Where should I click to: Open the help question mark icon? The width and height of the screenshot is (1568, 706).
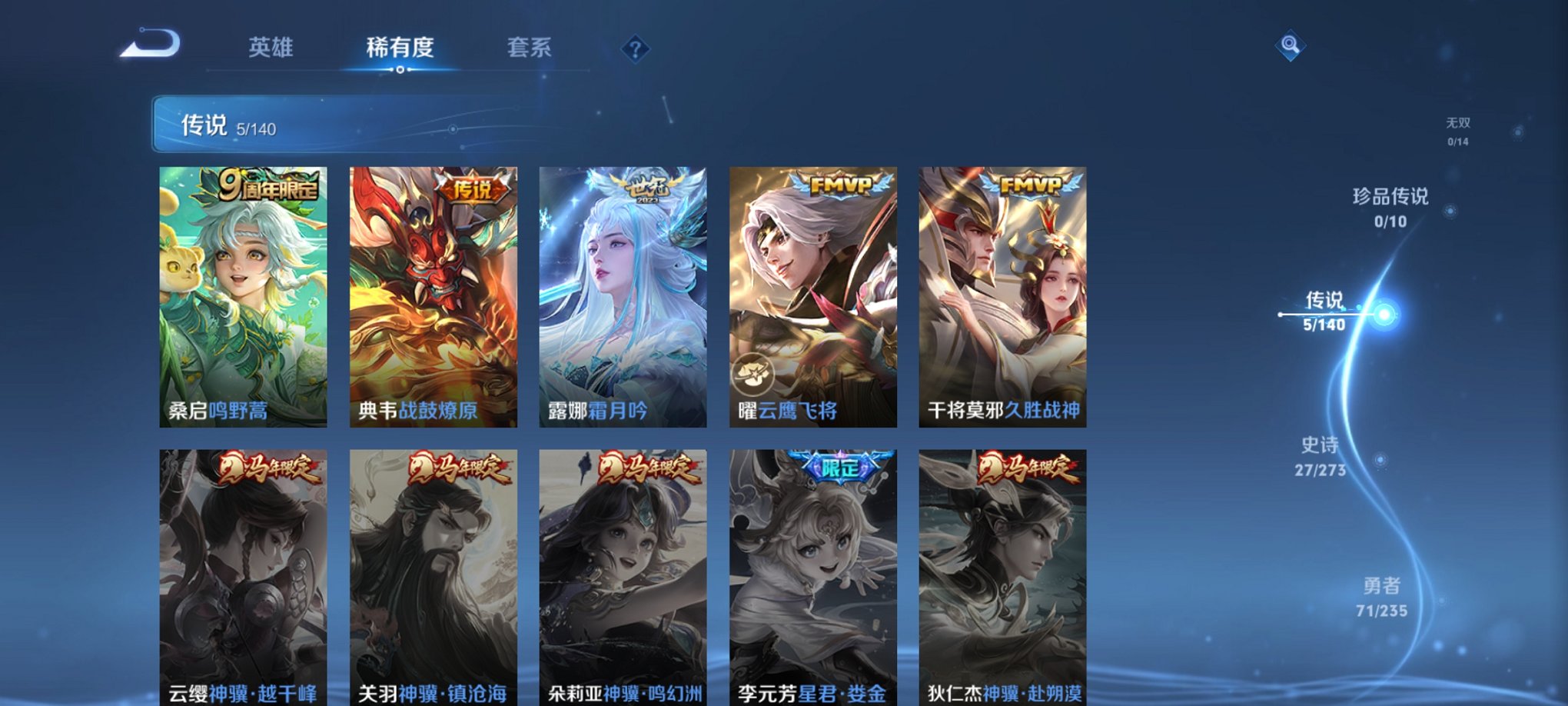(x=634, y=49)
